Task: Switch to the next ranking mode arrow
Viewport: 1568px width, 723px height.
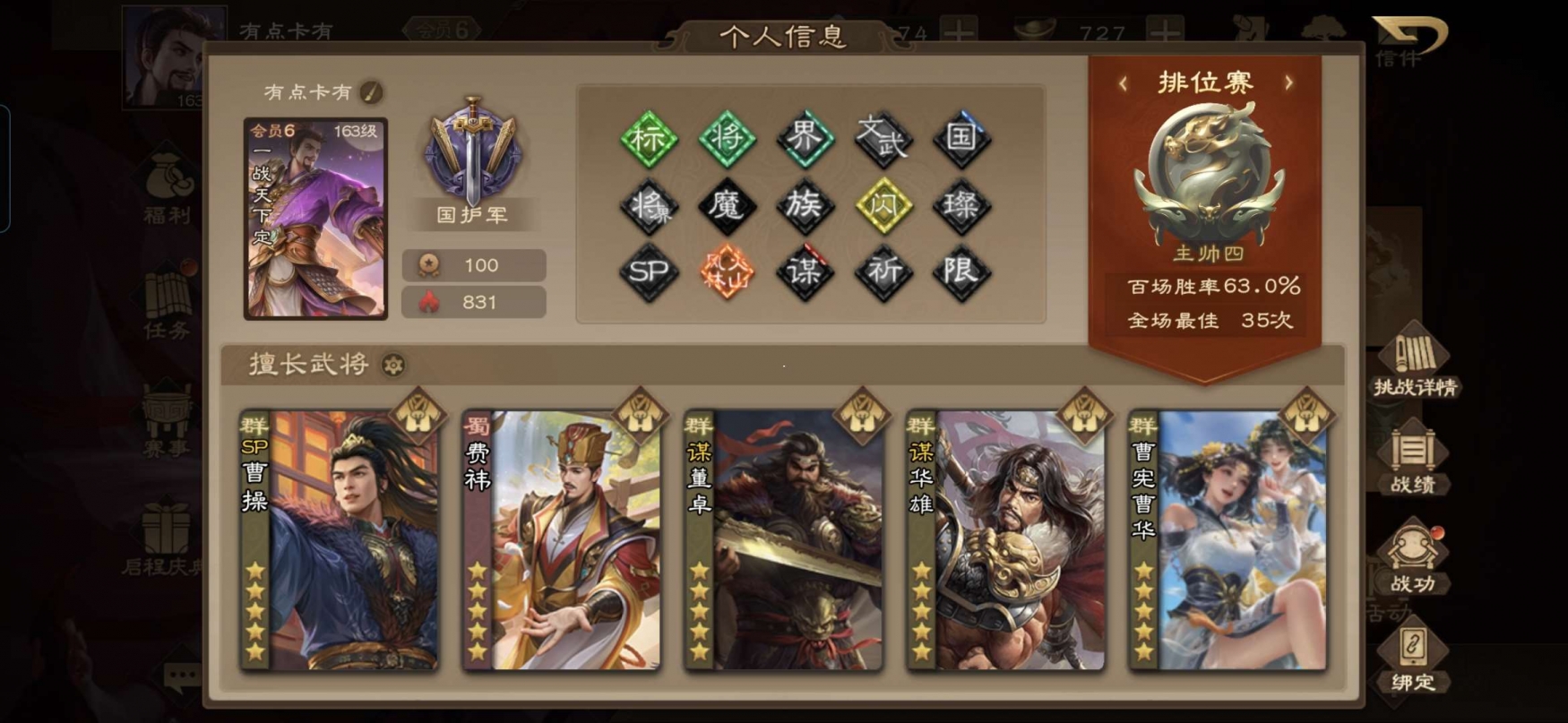Action: pyautogui.click(x=1288, y=83)
